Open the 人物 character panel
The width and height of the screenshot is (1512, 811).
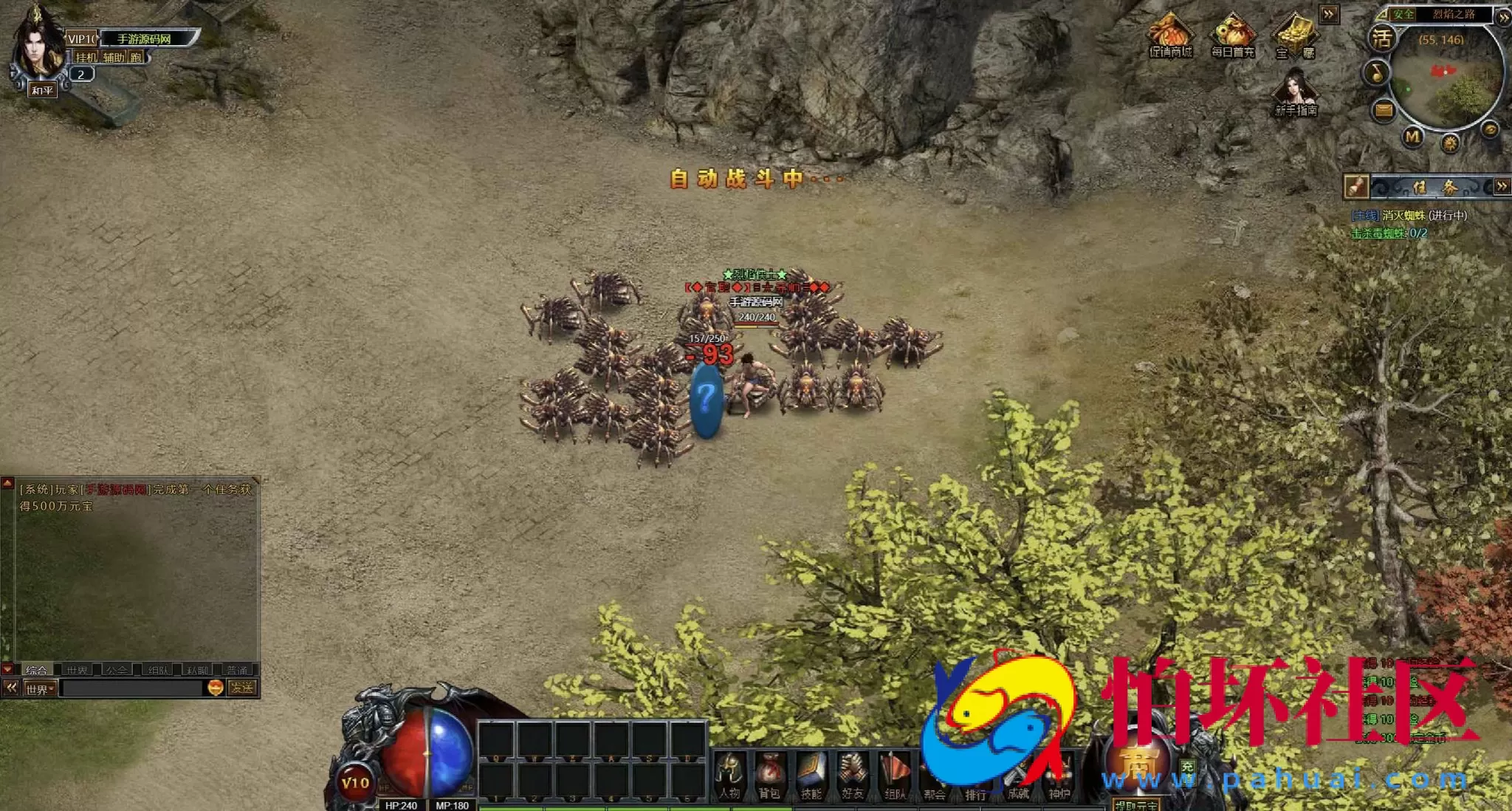pyautogui.click(x=729, y=775)
